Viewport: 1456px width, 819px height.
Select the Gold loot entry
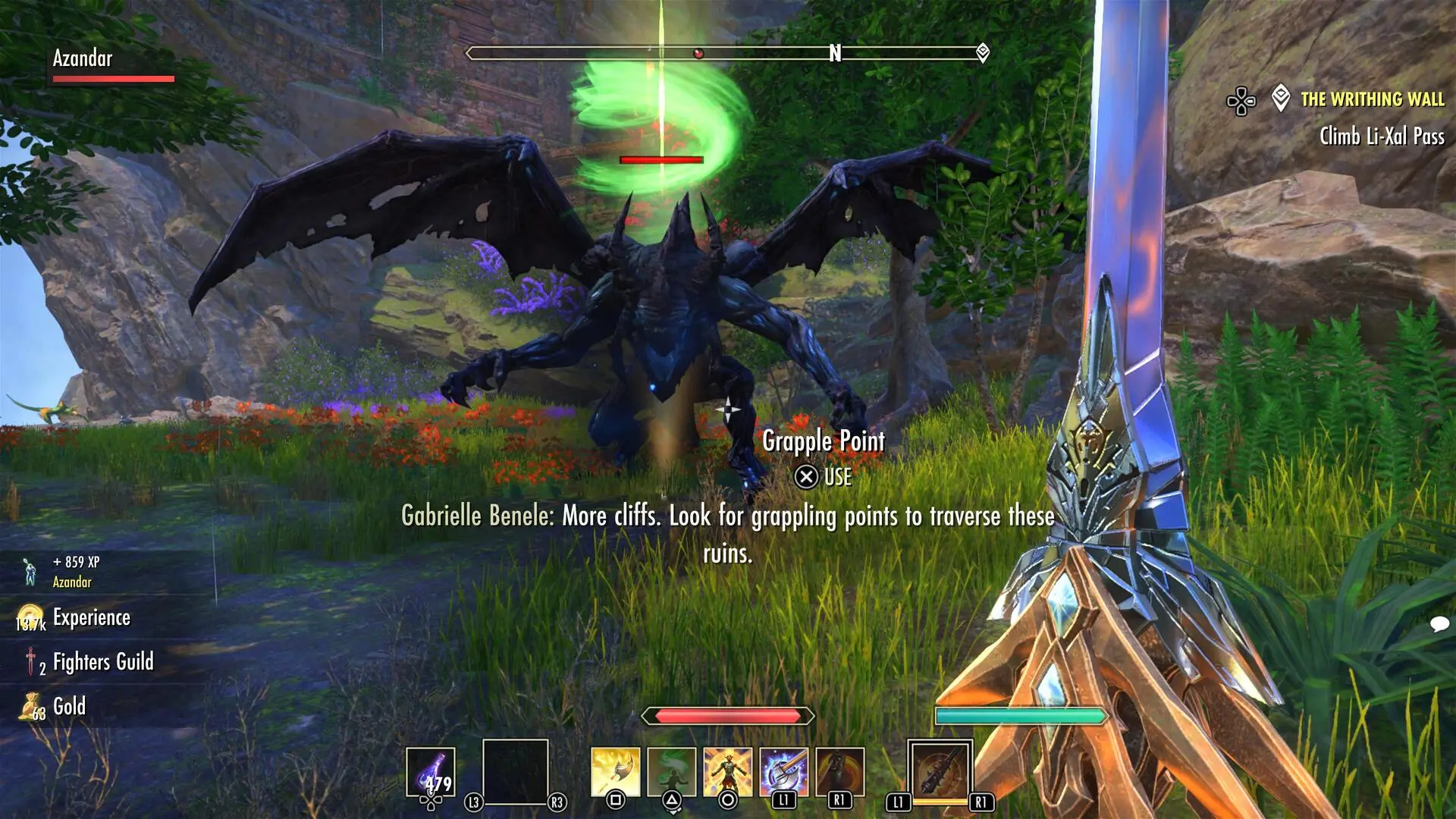point(69,707)
